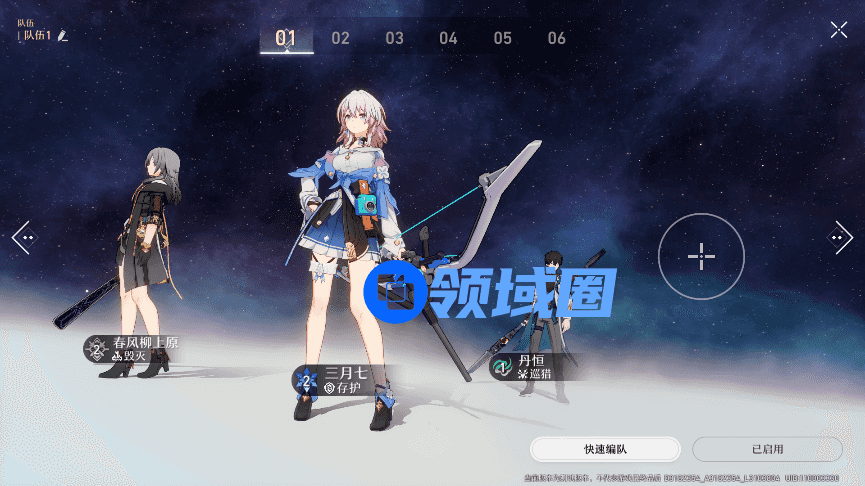865x486 pixels.
Task: Click the 快速编队 quick team button
Action: coord(605,449)
